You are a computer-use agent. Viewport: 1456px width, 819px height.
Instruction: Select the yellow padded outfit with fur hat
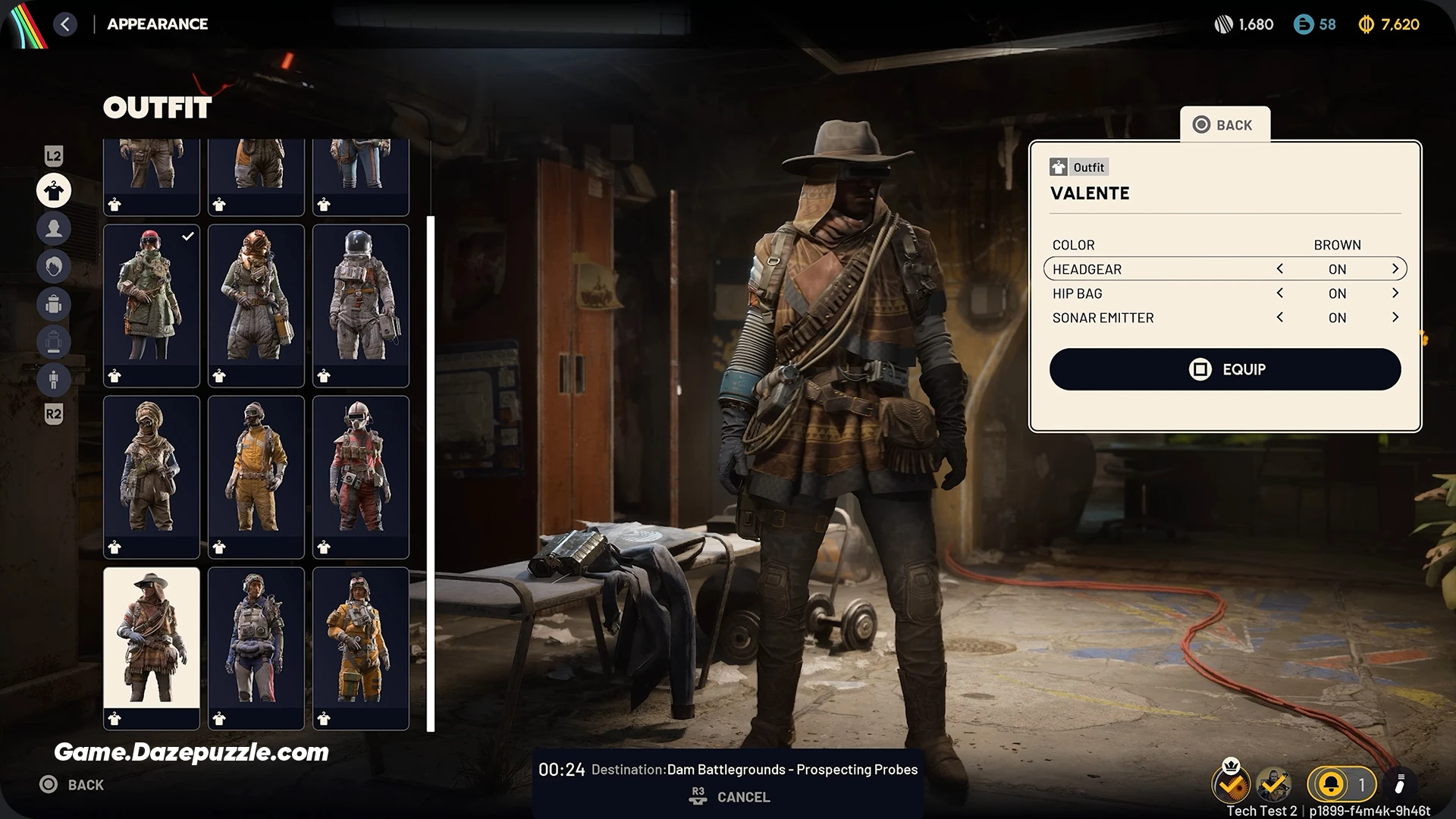[361, 640]
